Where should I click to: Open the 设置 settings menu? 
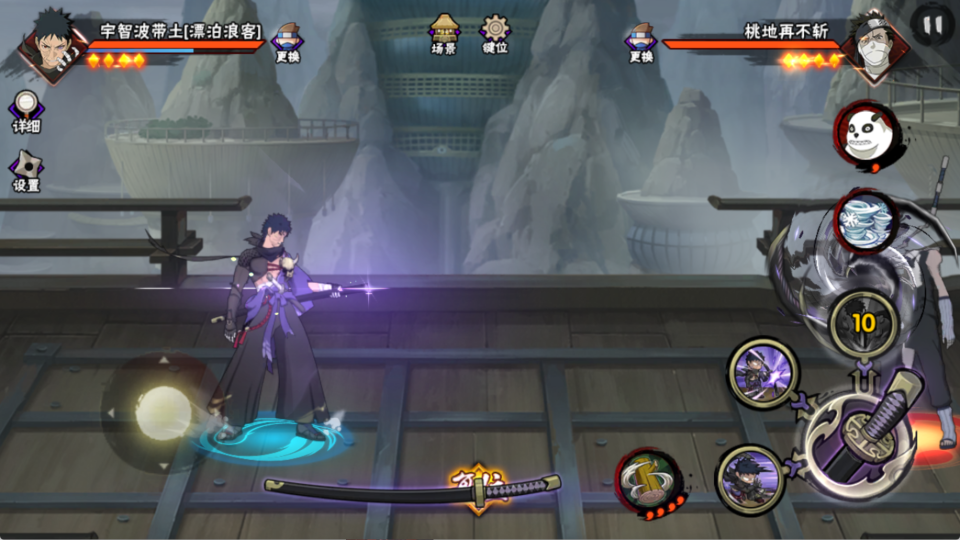pyautogui.click(x=26, y=170)
